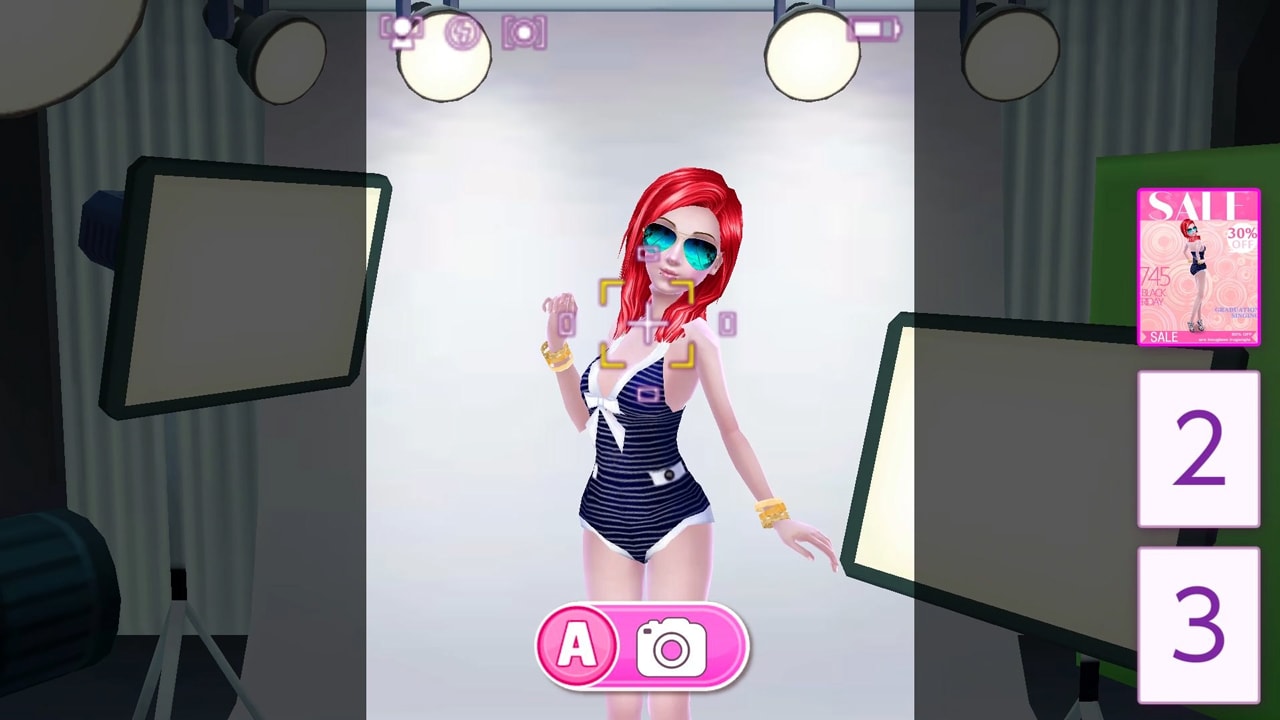The height and width of the screenshot is (720, 1280).
Task: Tap the square focus bracket left of reticle
Action: (x=565, y=322)
